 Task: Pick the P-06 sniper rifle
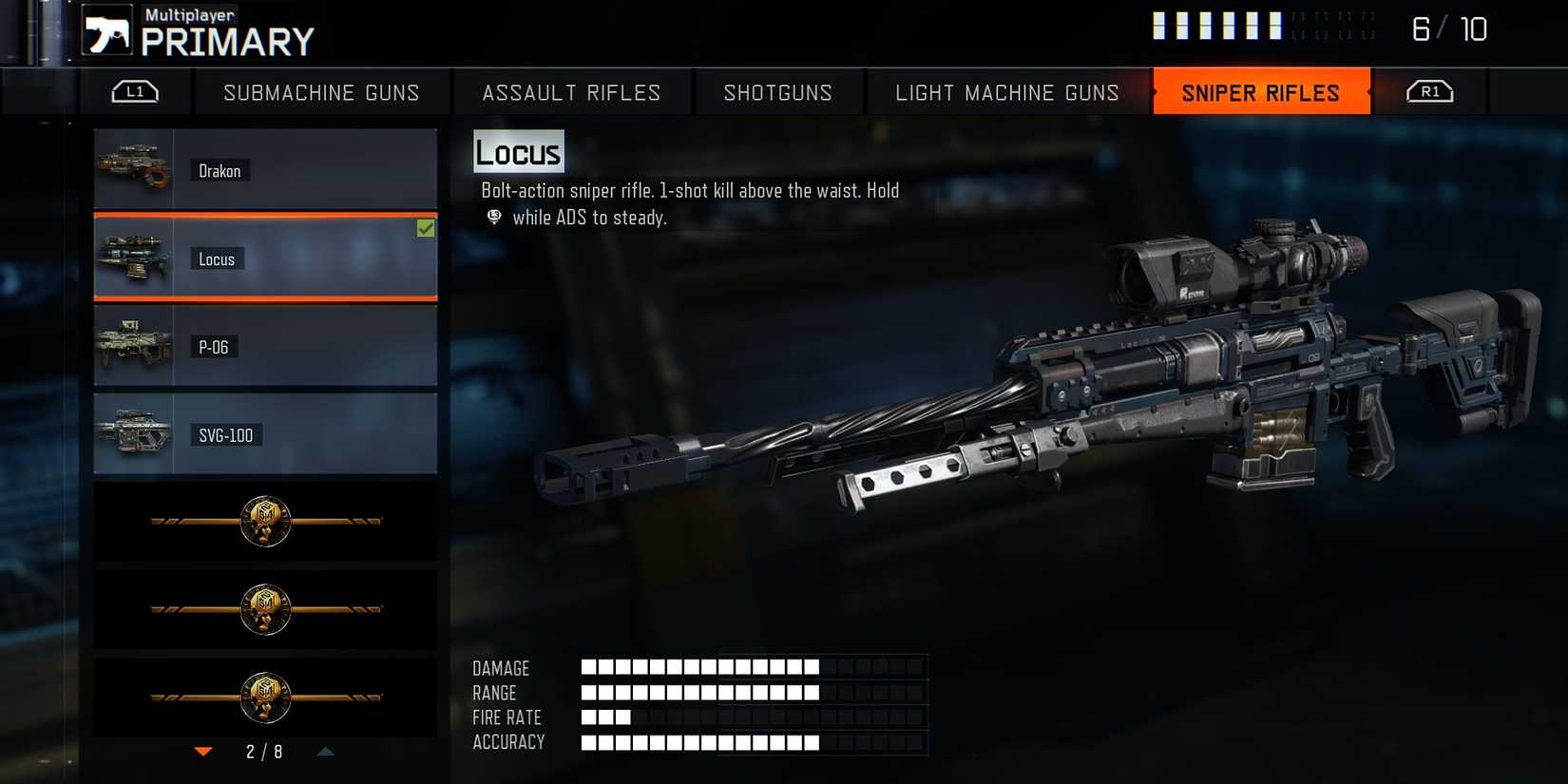coord(265,347)
